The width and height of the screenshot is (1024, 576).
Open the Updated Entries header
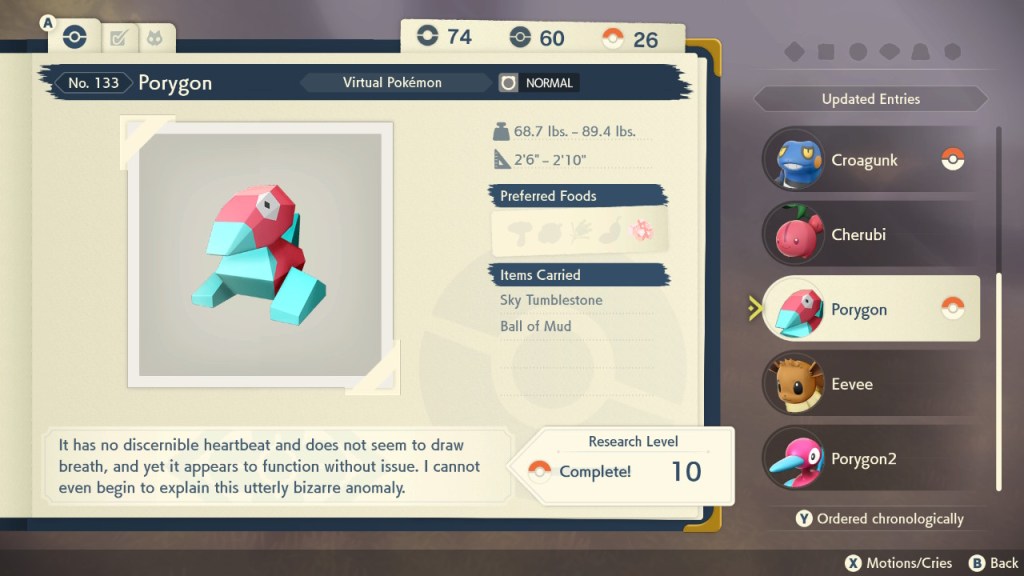tap(870, 99)
